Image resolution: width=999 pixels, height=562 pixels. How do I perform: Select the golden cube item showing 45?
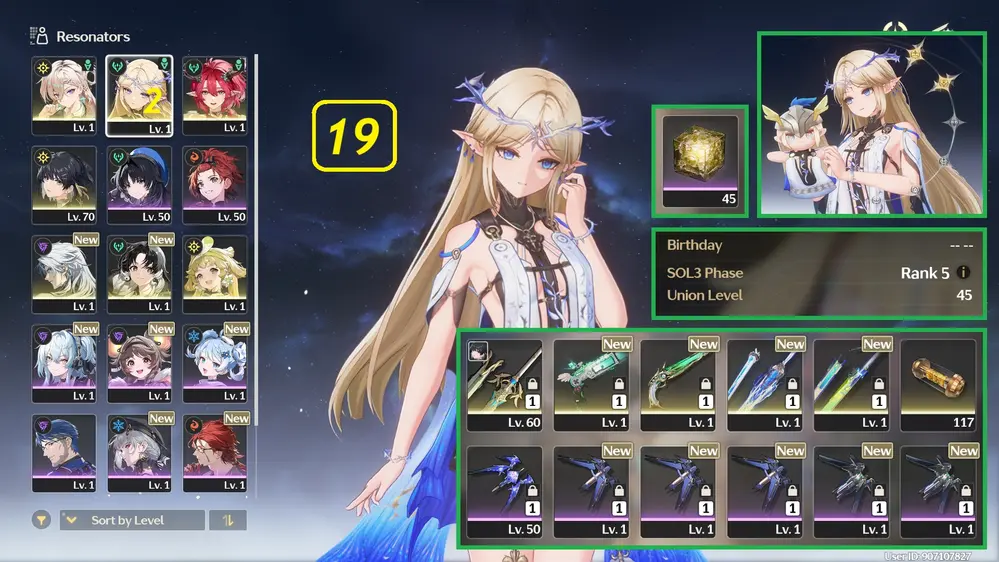[700, 159]
